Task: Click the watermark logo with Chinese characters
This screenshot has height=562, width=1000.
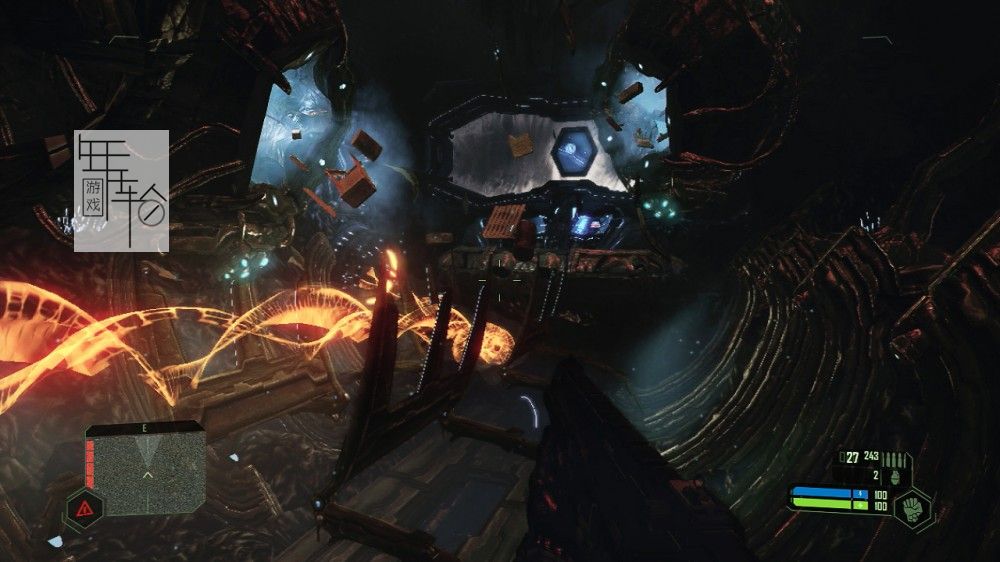Action: pyautogui.click(x=122, y=190)
